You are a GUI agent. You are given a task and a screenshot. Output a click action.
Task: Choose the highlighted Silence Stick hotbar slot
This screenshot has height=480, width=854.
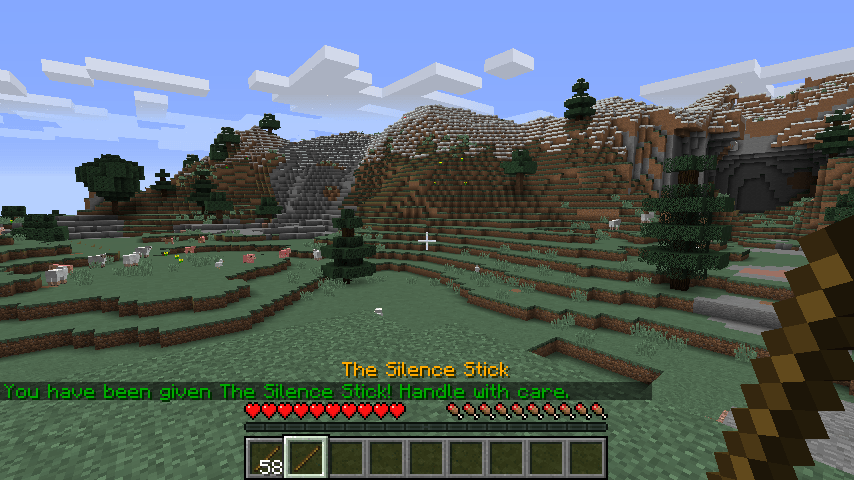coord(306,458)
